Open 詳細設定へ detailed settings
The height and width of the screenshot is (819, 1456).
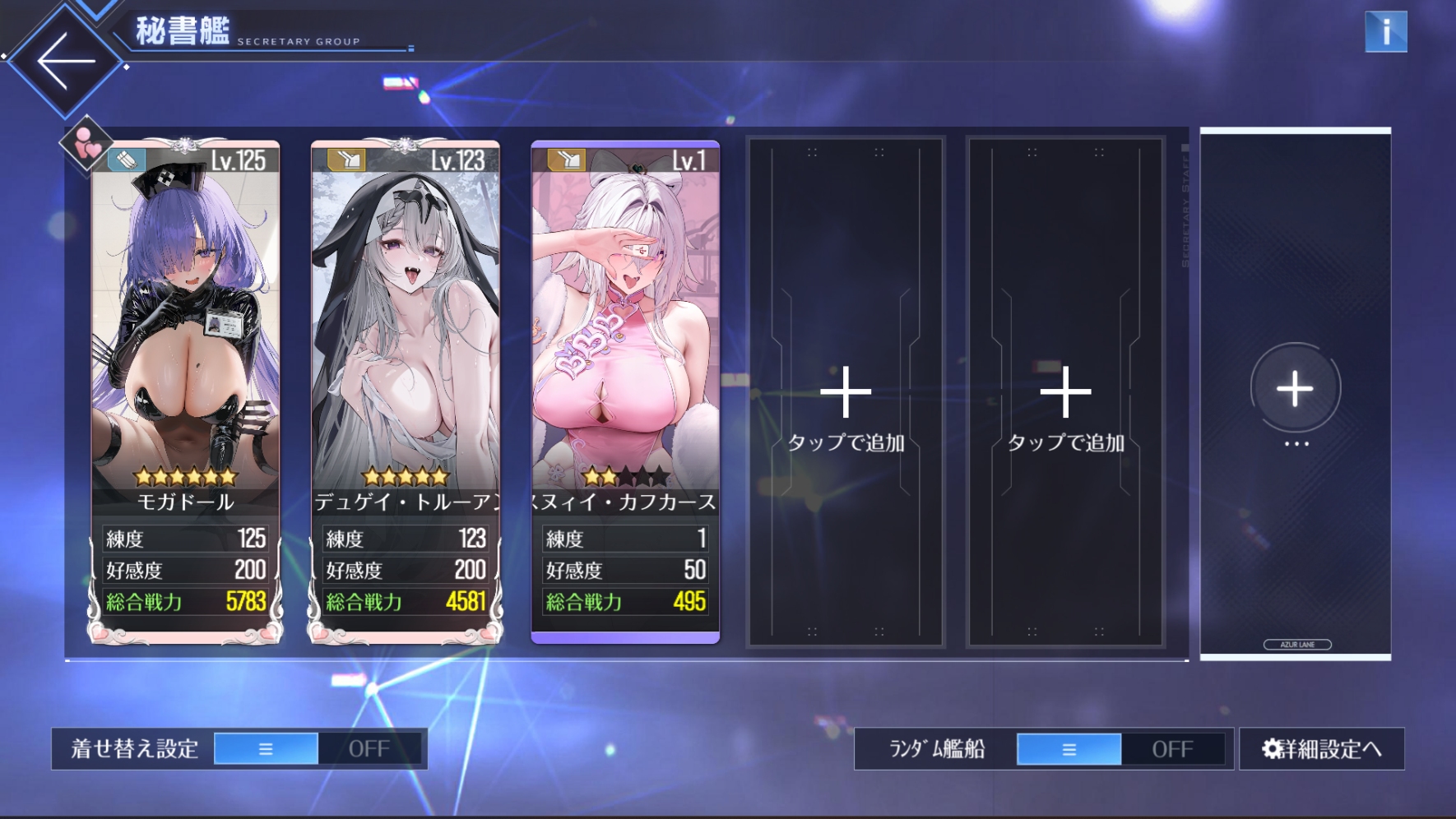[1321, 749]
